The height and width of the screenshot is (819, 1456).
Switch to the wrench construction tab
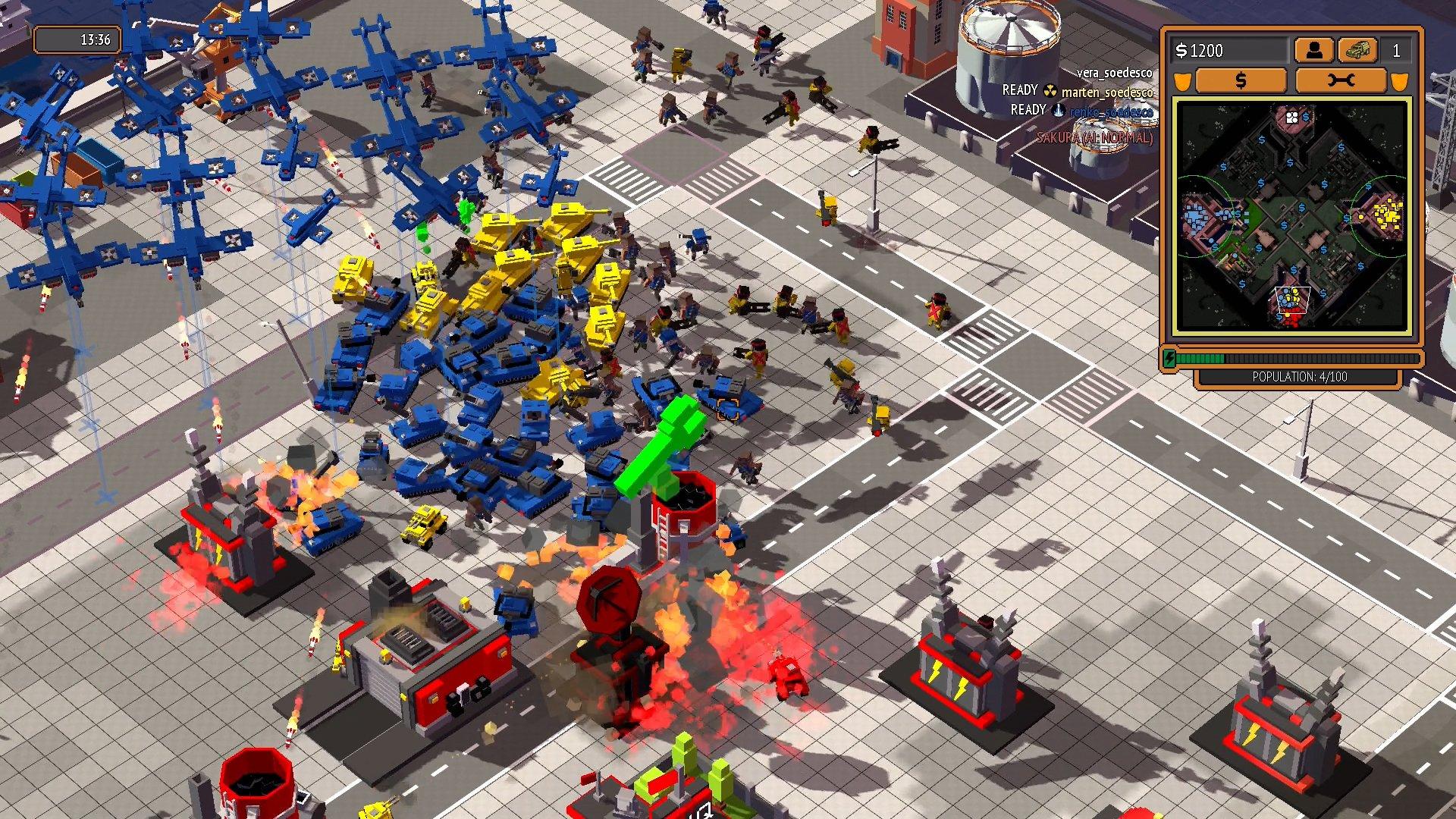pyautogui.click(x=1341, y=81)
